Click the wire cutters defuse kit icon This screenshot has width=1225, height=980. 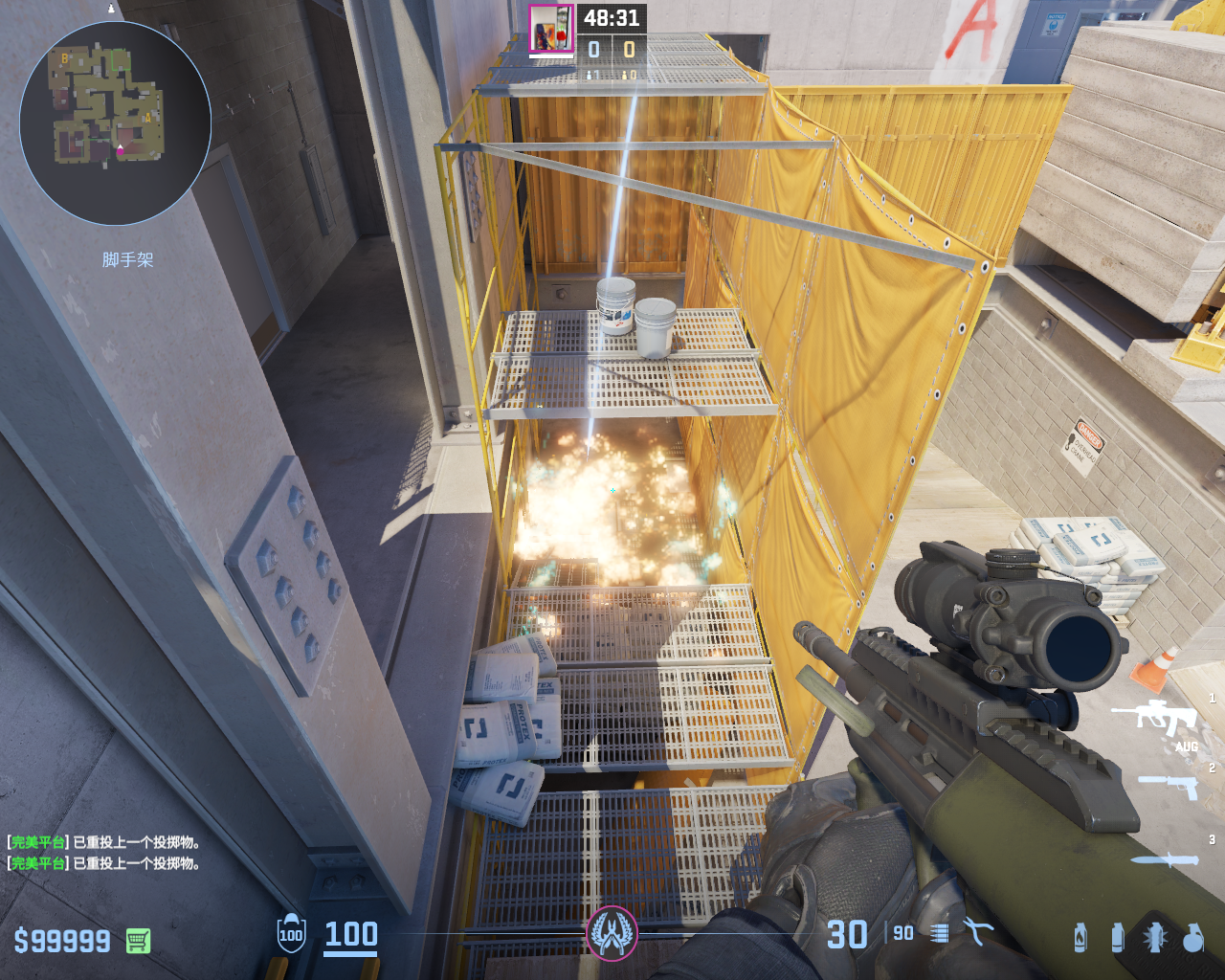click(x=978, y=932)
